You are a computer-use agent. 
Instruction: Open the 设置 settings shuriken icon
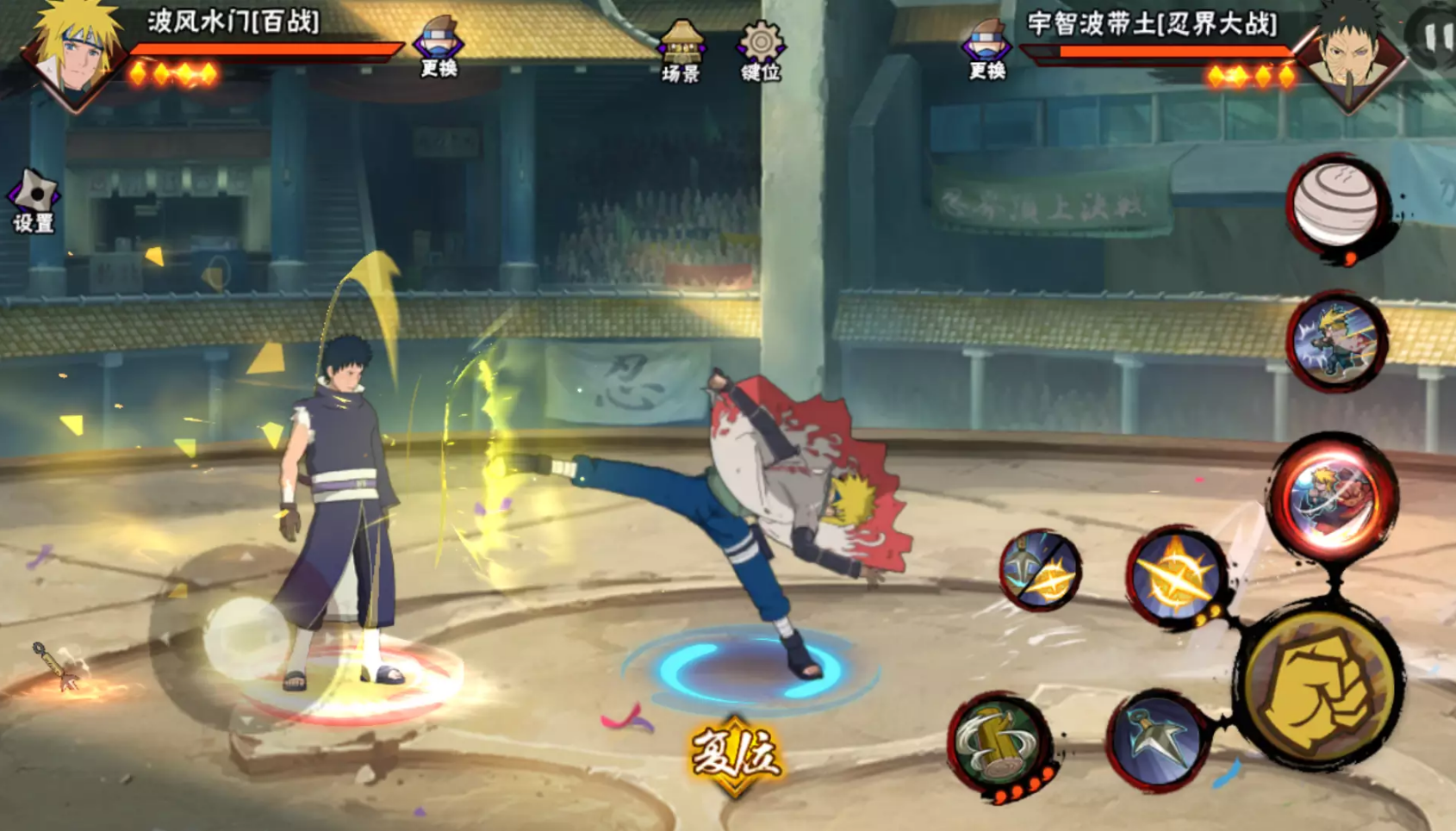(33, 202)
